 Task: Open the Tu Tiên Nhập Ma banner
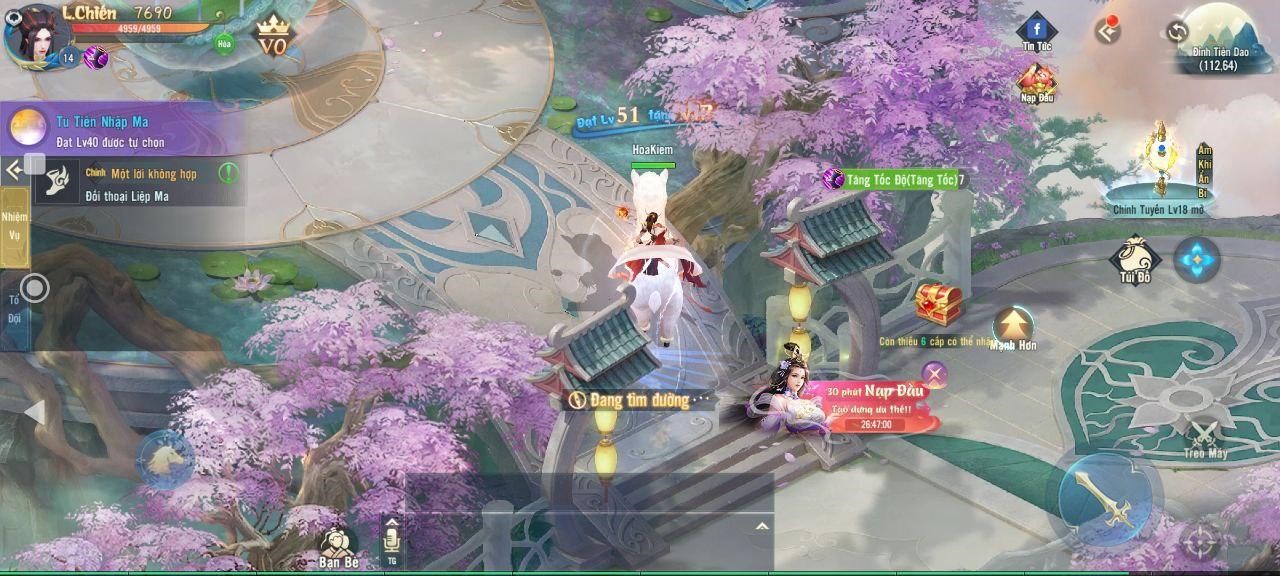[x=120, y=130]
